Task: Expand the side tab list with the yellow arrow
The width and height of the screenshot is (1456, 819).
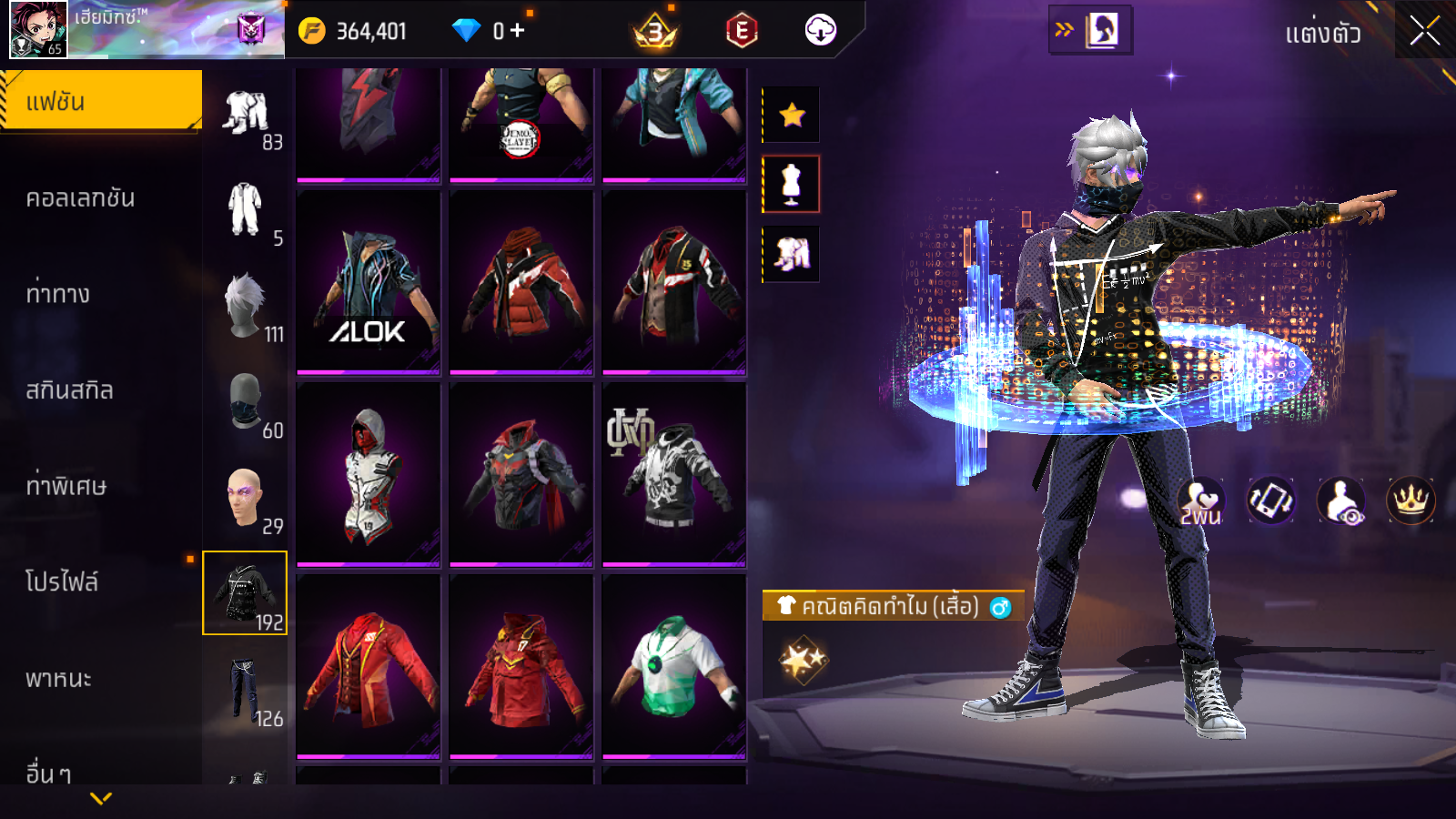Action: click(x=101, y=798)
